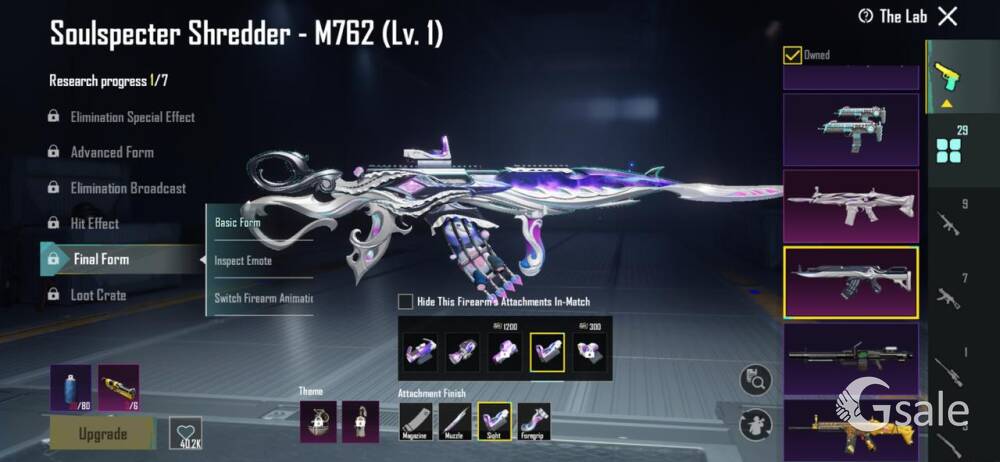Open the Loot Crate research entry
1000x462 pixels.
pos(97,295)
